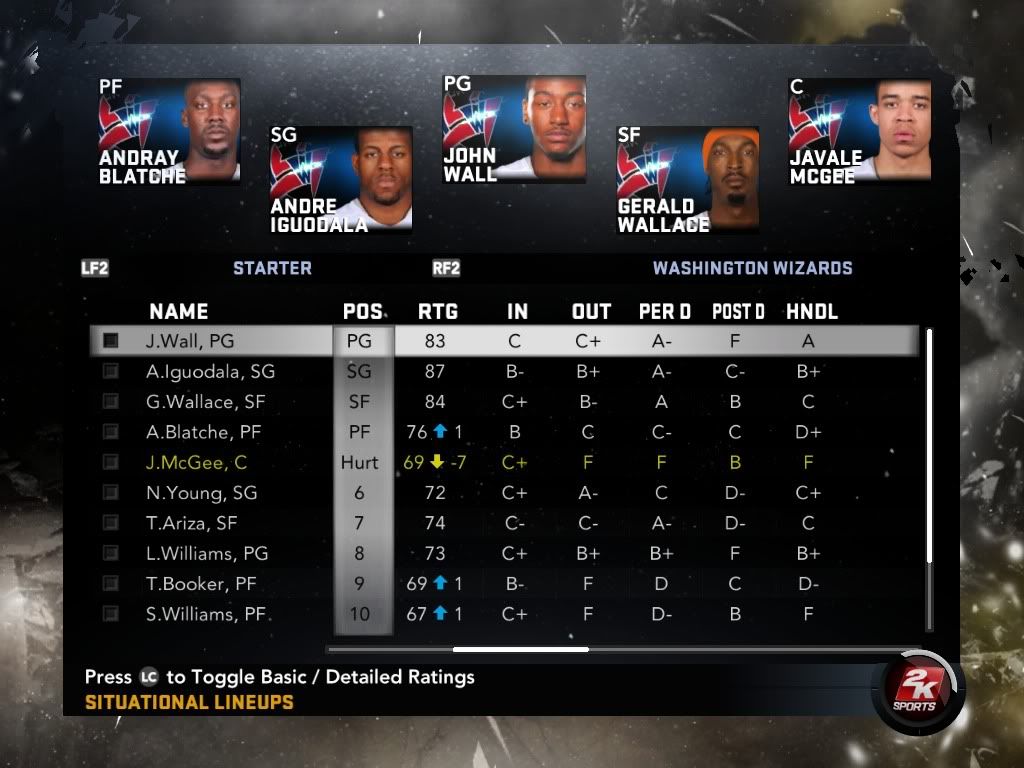Choose Andre Iguodala's SG starter card
1024x768 pixels.
tap(341, 179)
